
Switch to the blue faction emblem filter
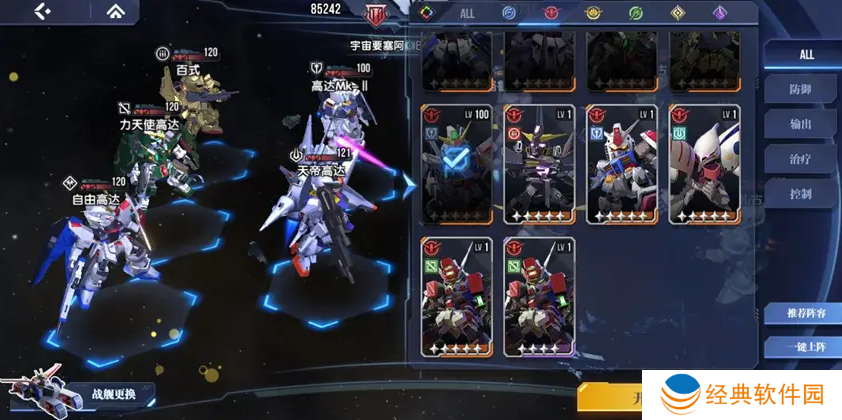[x=509, y=14]
